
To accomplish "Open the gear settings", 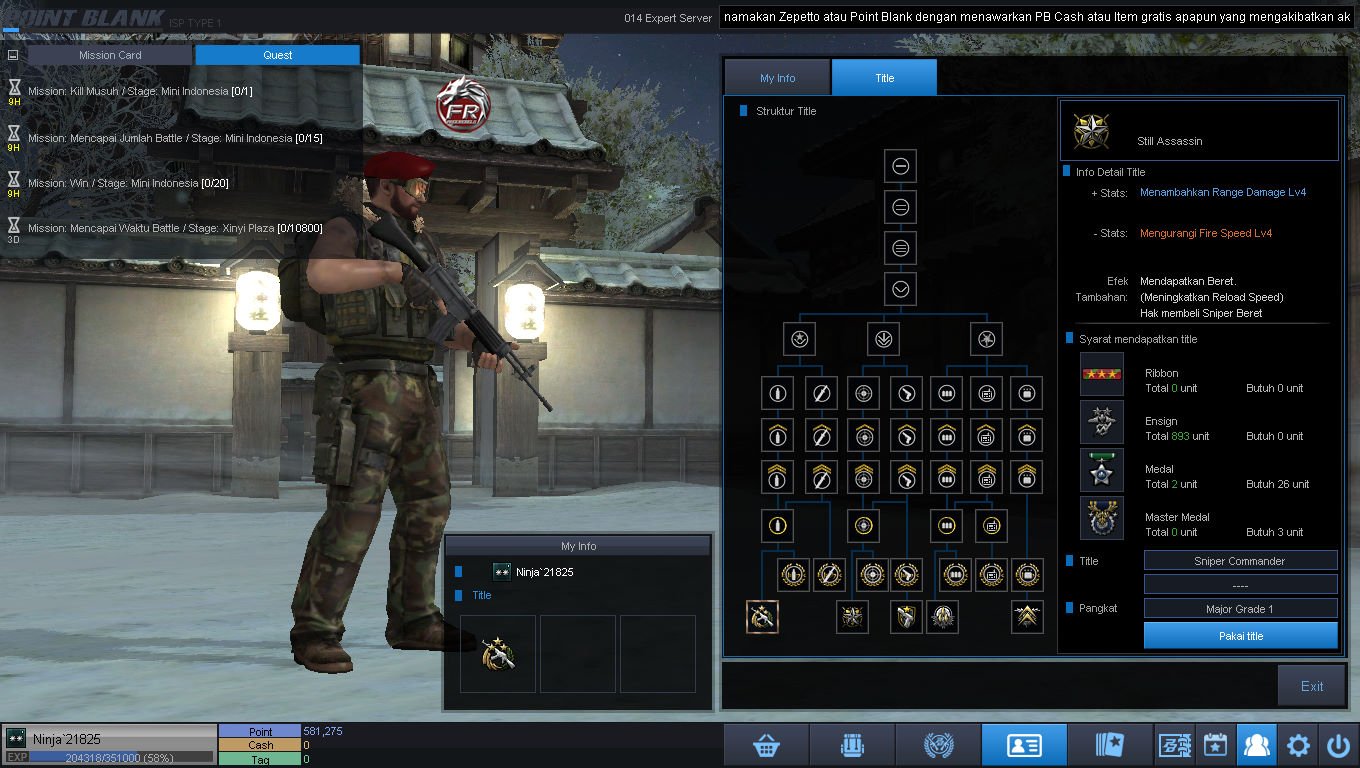I will [x=1298, y=745].
